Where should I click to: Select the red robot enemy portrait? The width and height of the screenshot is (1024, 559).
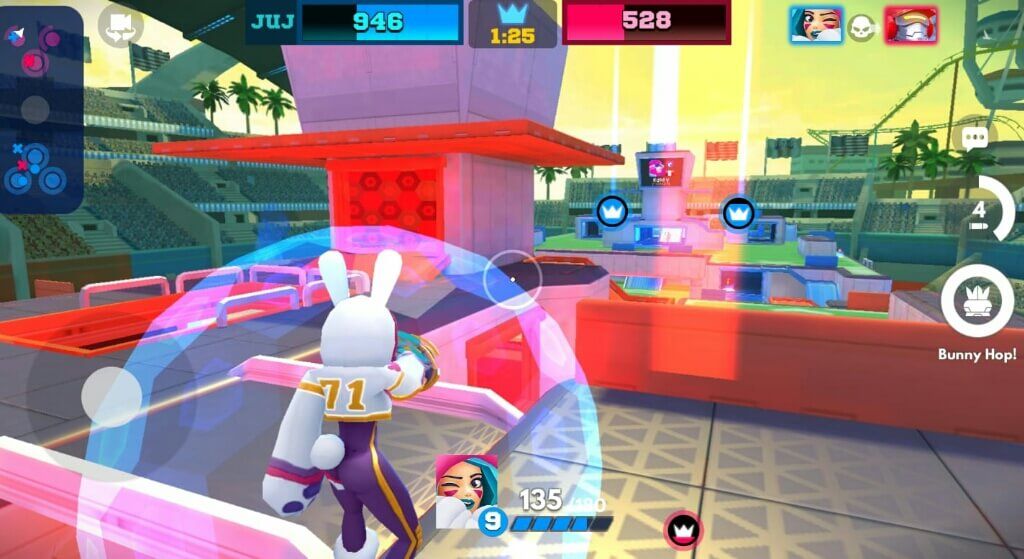pos(909,25)
